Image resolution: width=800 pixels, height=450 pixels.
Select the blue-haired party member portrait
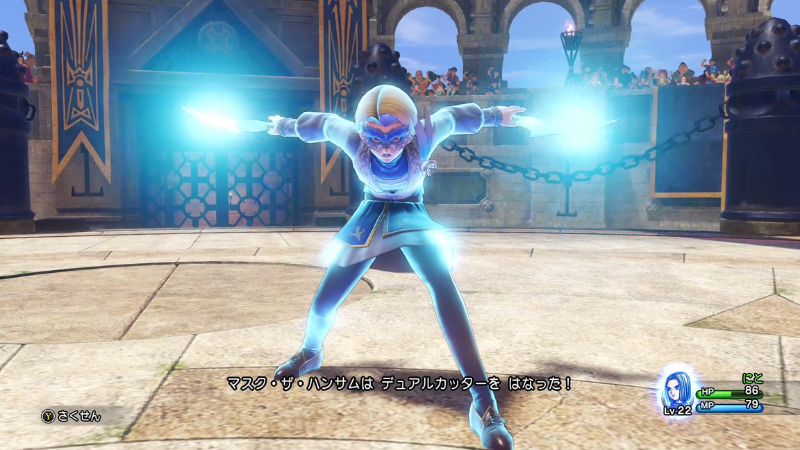[675, 387]
